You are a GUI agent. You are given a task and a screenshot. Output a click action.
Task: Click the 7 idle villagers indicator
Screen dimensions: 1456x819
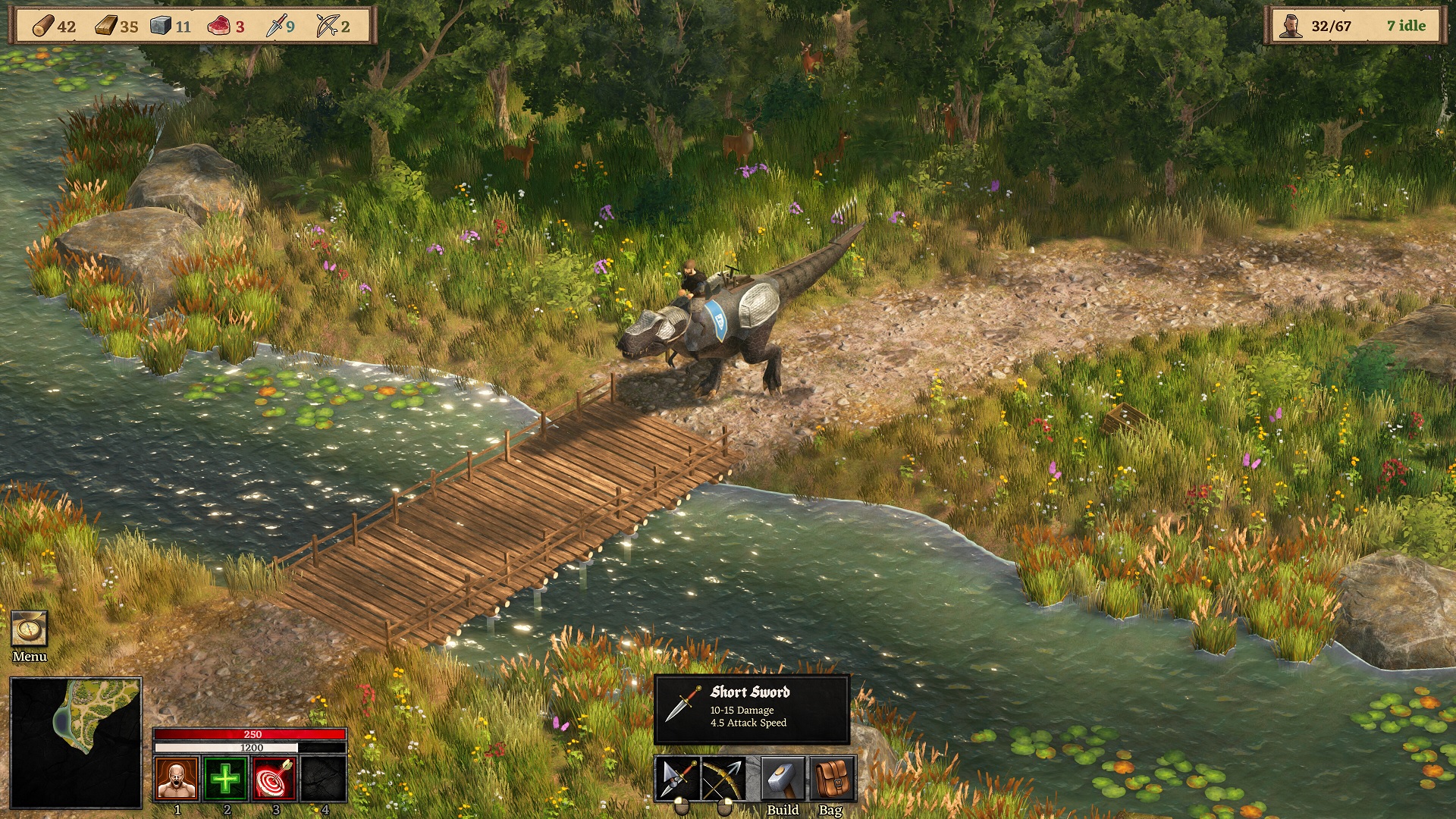1406,26
